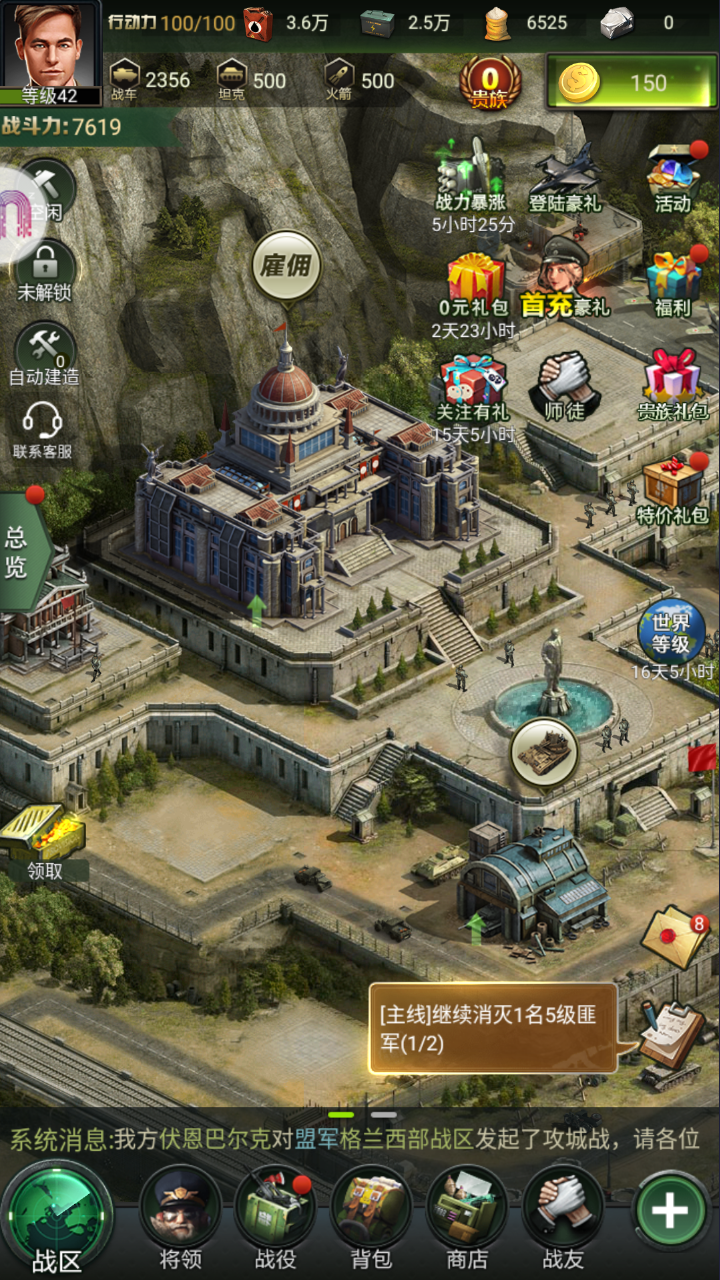The image size is (720, 1280).
Task: Claim the 首充豪礼 first-recharge reward
Action: coord(566,280)
